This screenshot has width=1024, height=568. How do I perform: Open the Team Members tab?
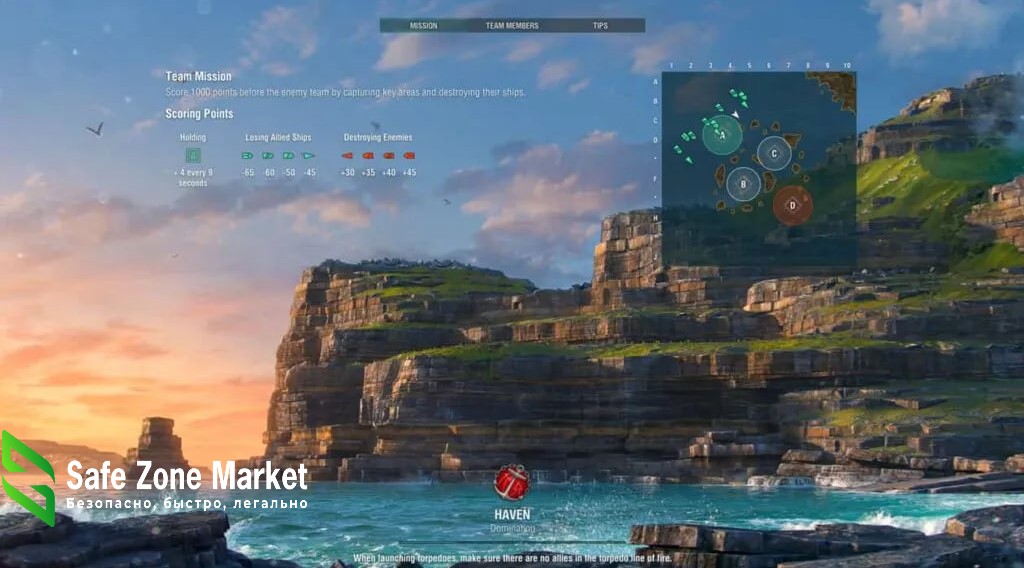(512, 26)
